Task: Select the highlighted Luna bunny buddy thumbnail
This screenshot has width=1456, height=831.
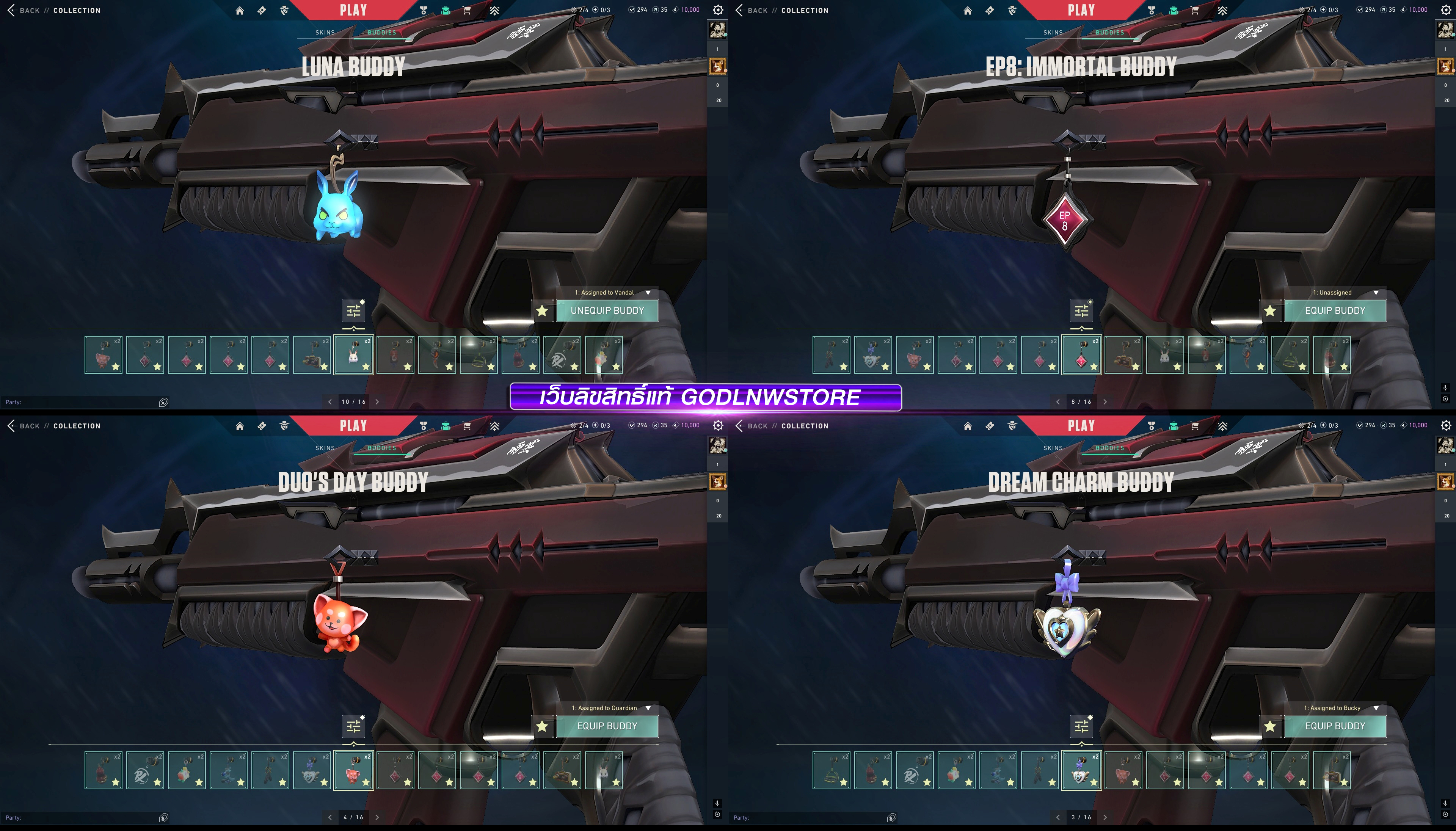Action: [354, 355]
